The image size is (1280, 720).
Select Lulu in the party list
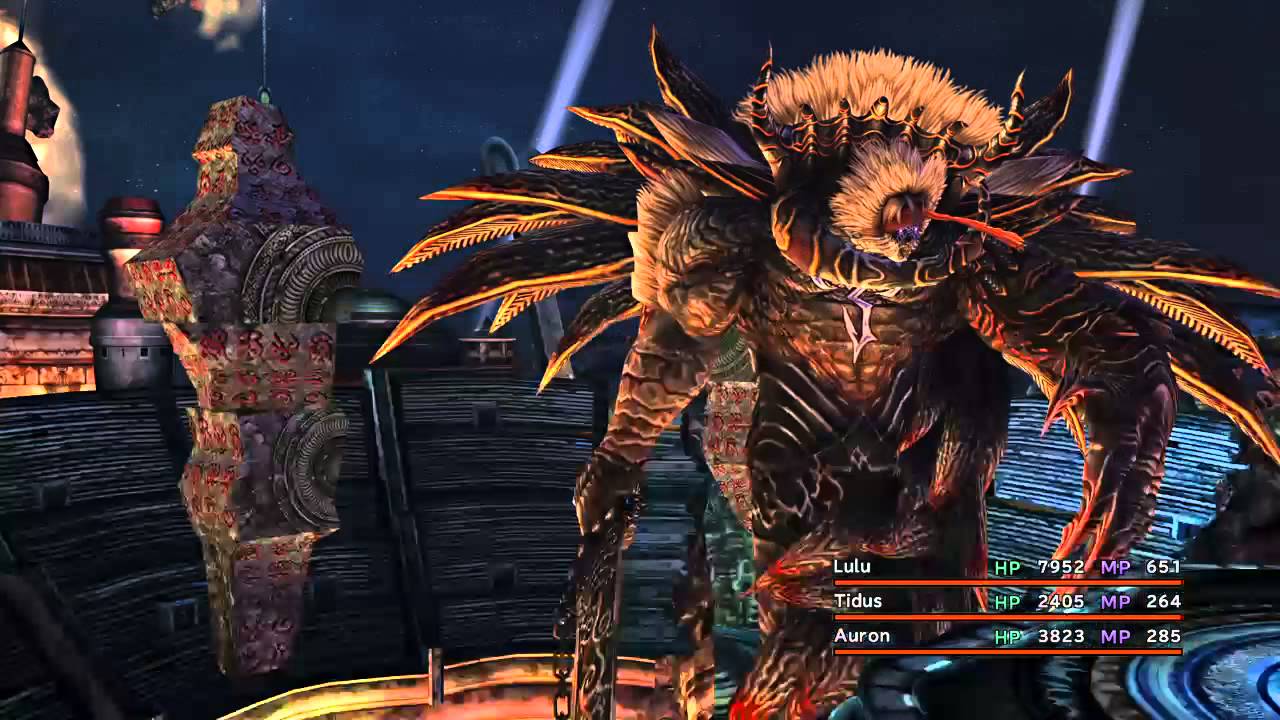point(852,567)
